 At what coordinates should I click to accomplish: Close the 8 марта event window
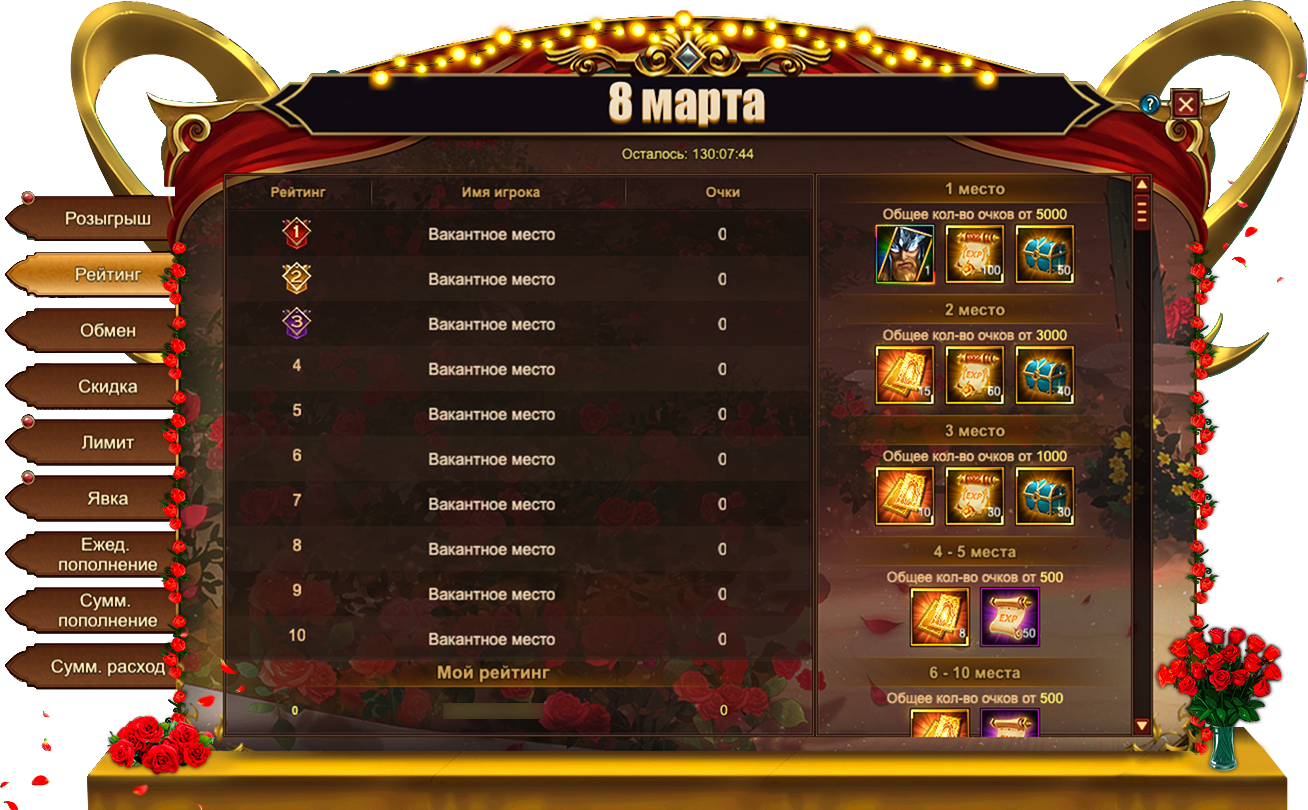(1185, 104)
